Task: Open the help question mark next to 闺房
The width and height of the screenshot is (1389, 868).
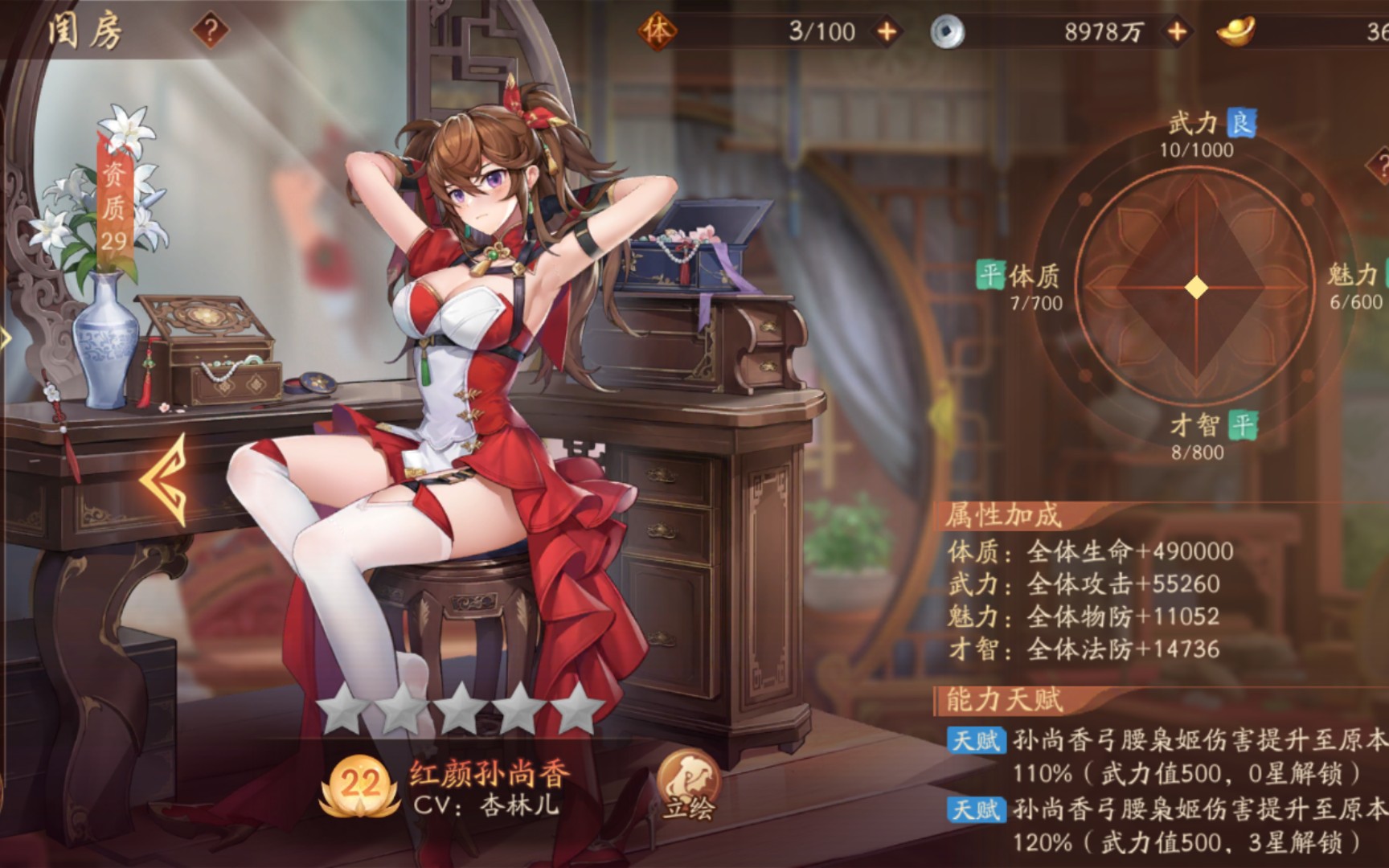Action: coord(211,31)
